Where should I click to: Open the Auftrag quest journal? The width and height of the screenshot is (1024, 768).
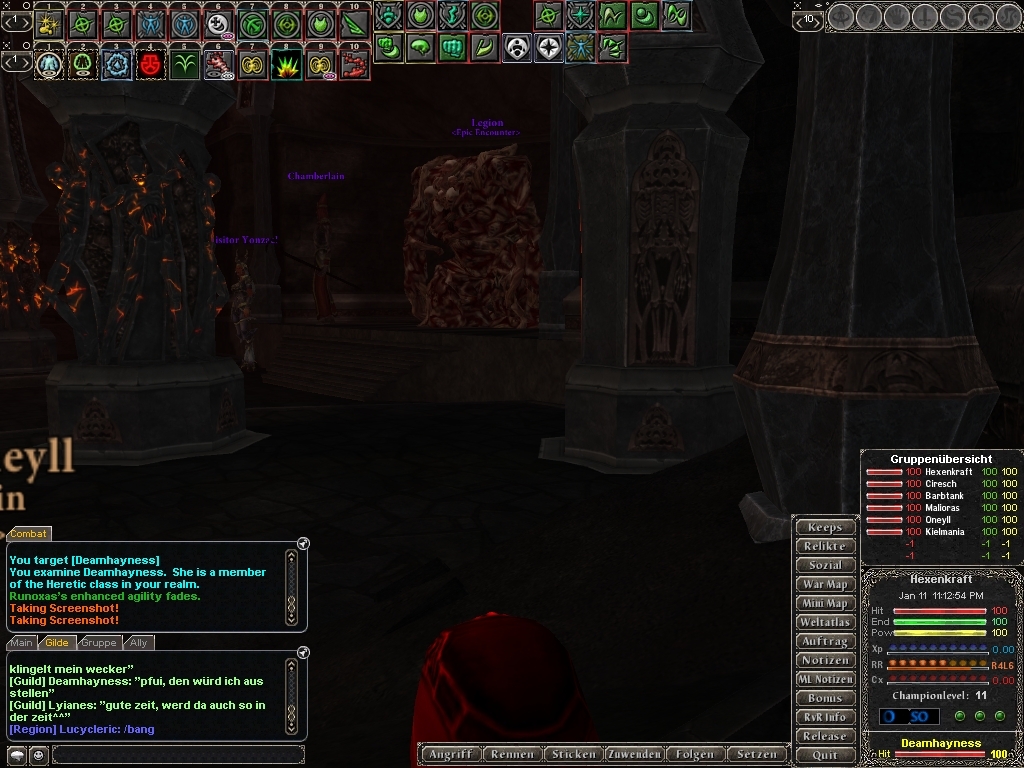click(825, 641)
